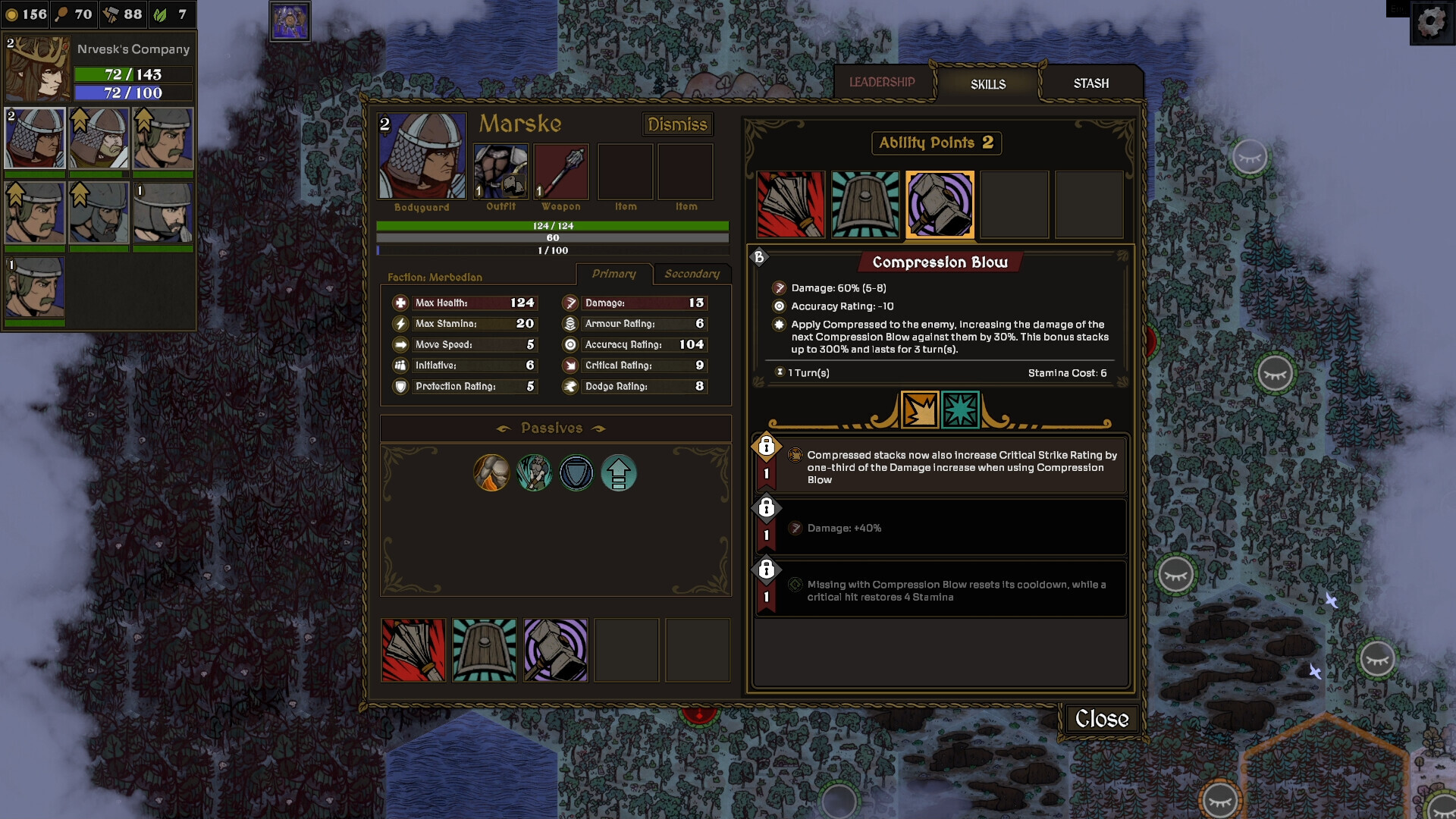The image size is (1456, 819).
Task: Select the teal shield skill icon
Action: pos(864,204)
